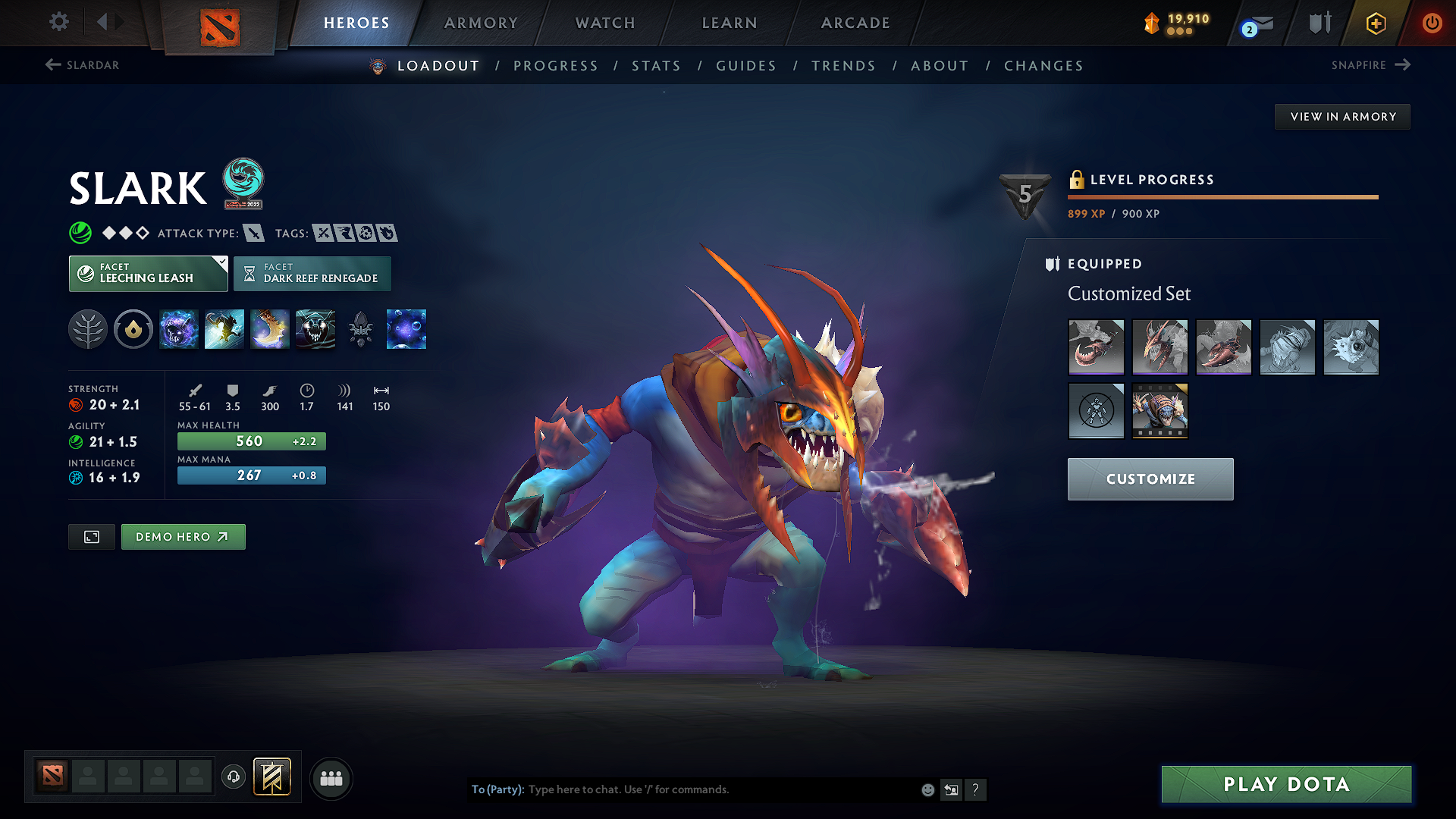Open Slark's talent tree icon
Screen dimensions: 1456x819
click(88, 329)
